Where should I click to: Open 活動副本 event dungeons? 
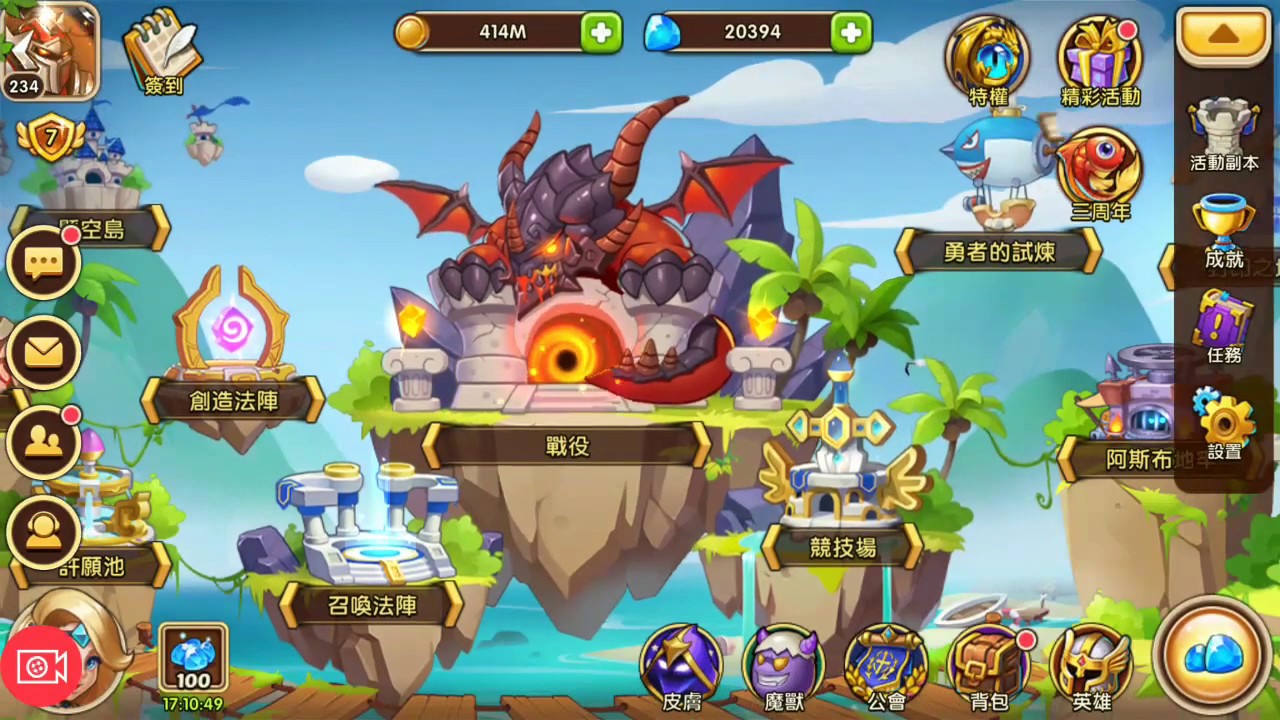tap(1224, 132)
